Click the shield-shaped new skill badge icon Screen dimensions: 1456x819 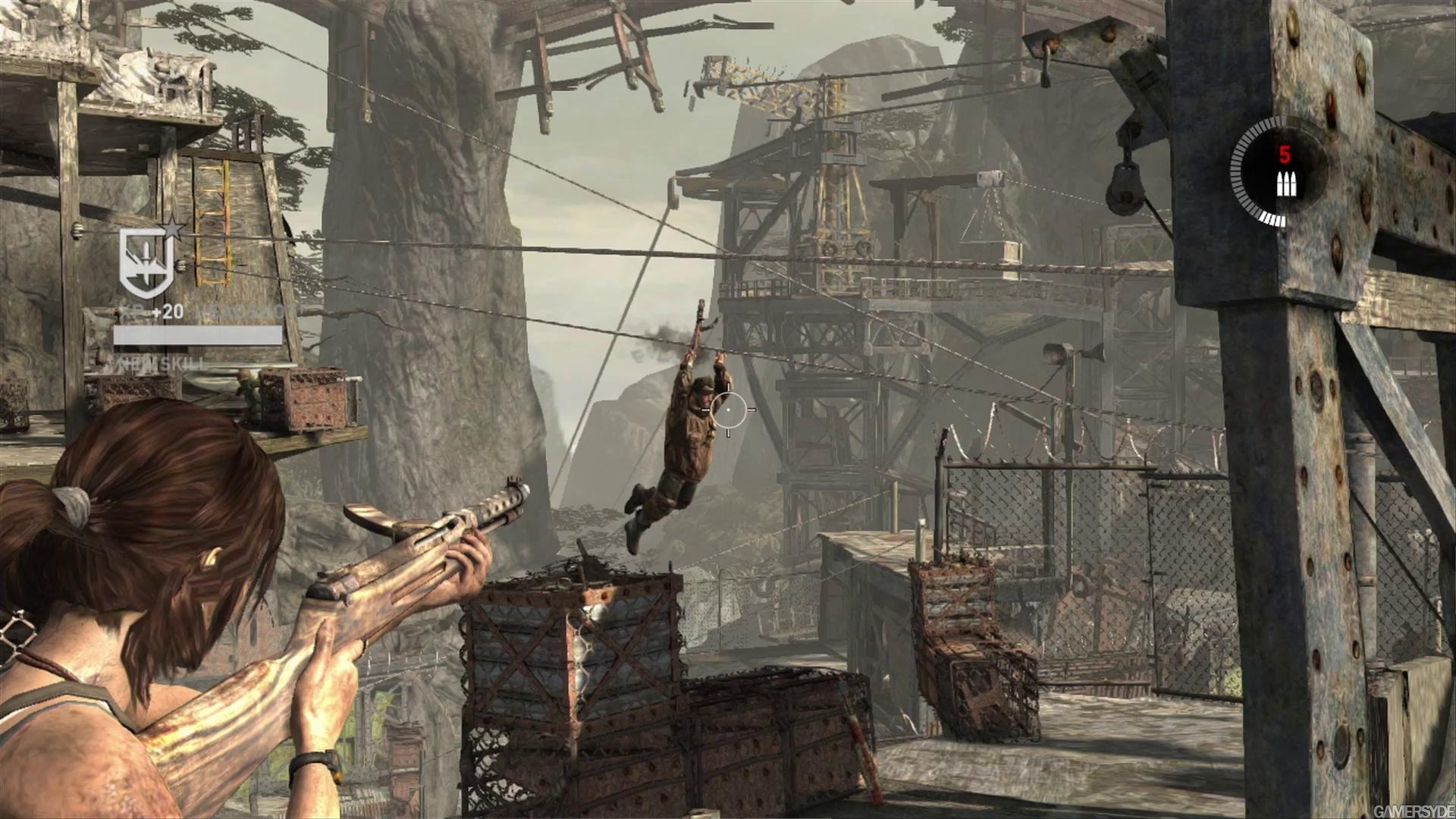point(146,260)
